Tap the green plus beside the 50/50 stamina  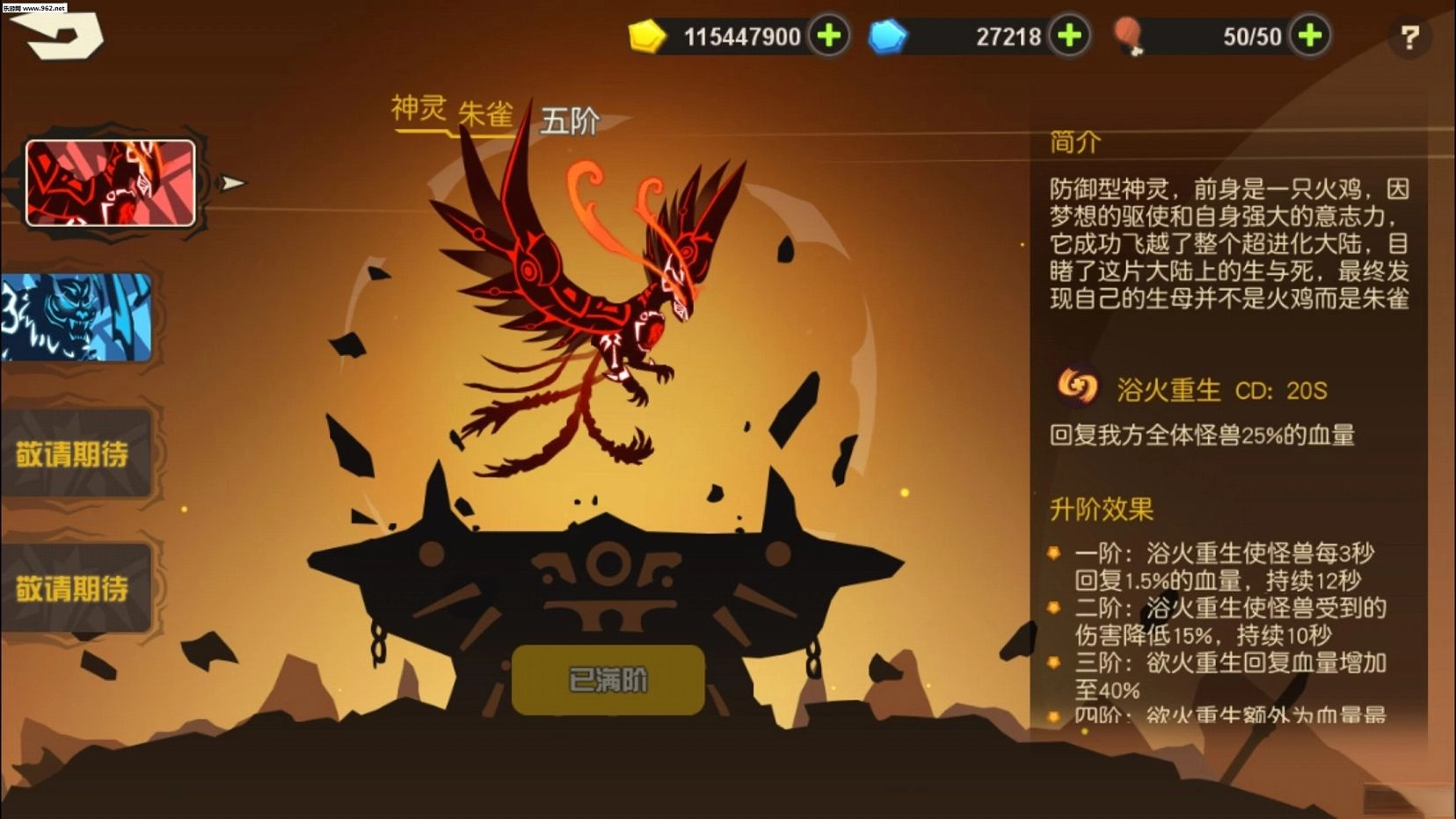point(1308,37)
